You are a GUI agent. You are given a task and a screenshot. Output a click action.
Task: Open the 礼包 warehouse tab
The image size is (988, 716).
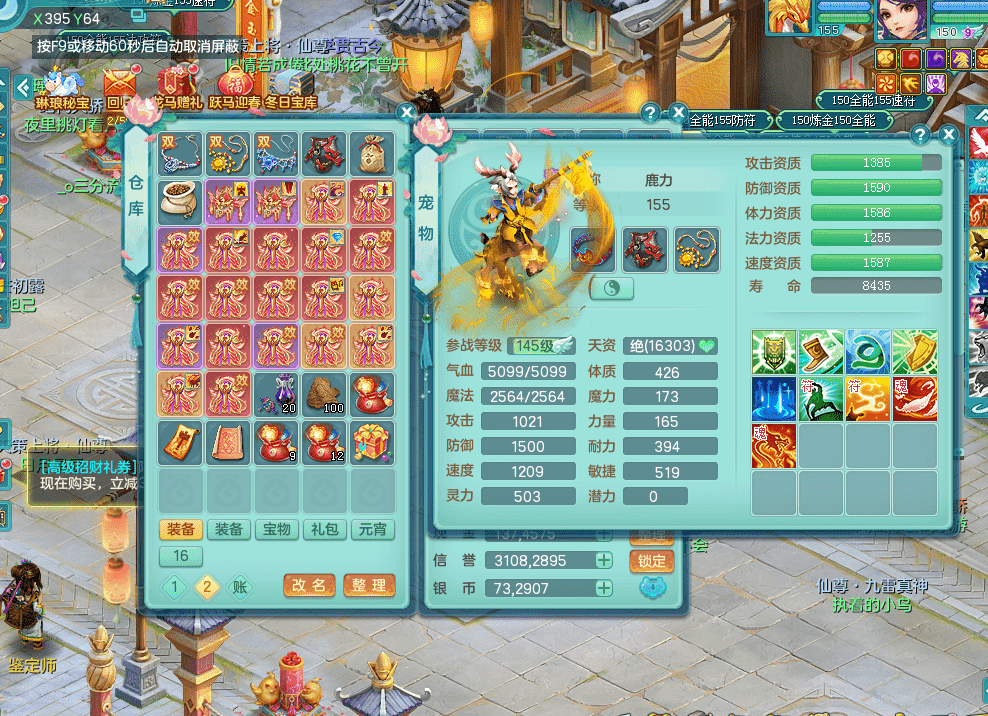(x=325, y=529)
